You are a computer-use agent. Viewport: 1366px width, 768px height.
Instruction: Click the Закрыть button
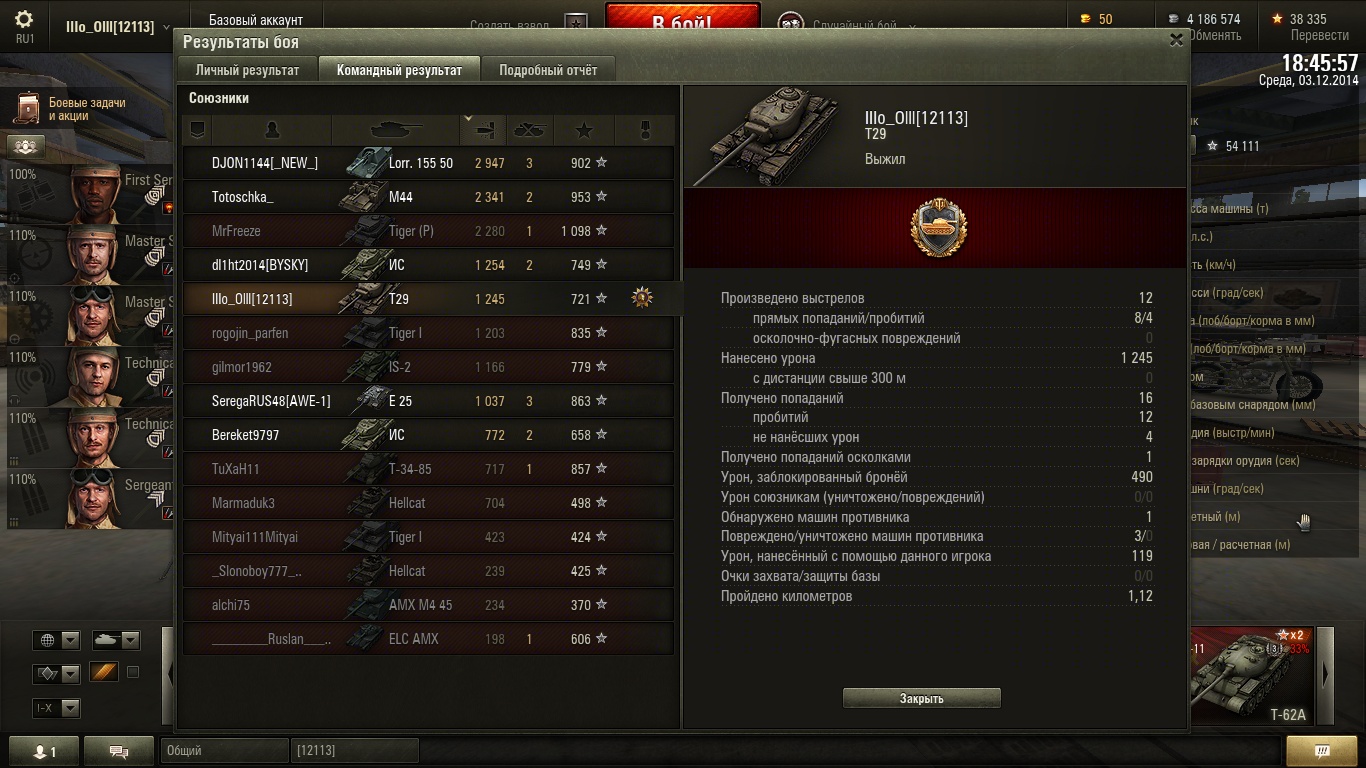(x=921, y=698)
